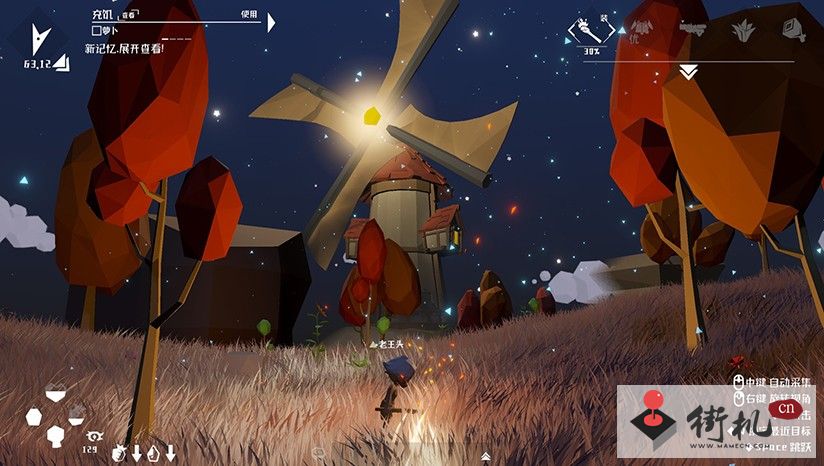Click the eye icon above 129
824x466 pixels.
pos(95,436)
